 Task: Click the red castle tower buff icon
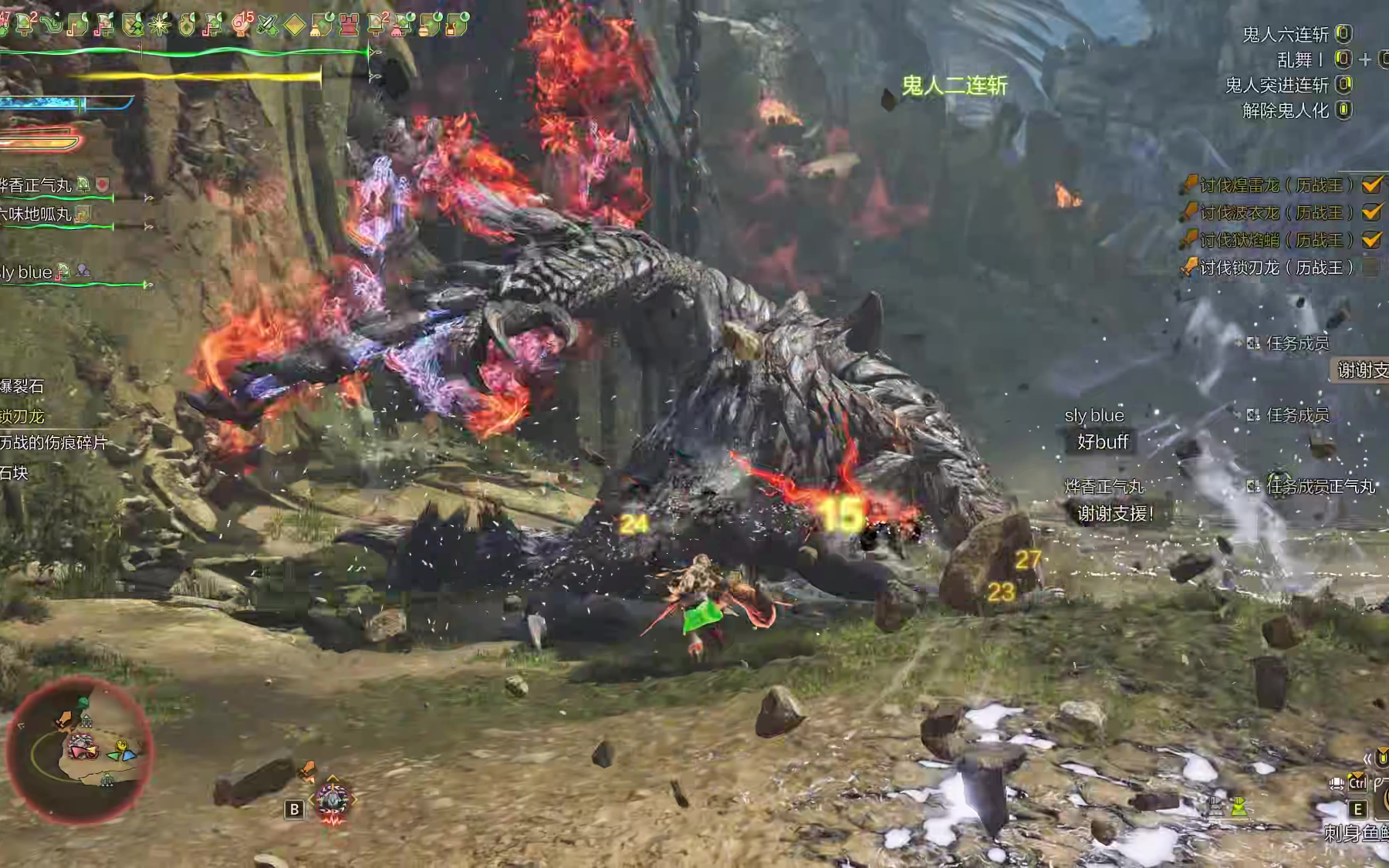pyautogui.click(x=349, y=25)
